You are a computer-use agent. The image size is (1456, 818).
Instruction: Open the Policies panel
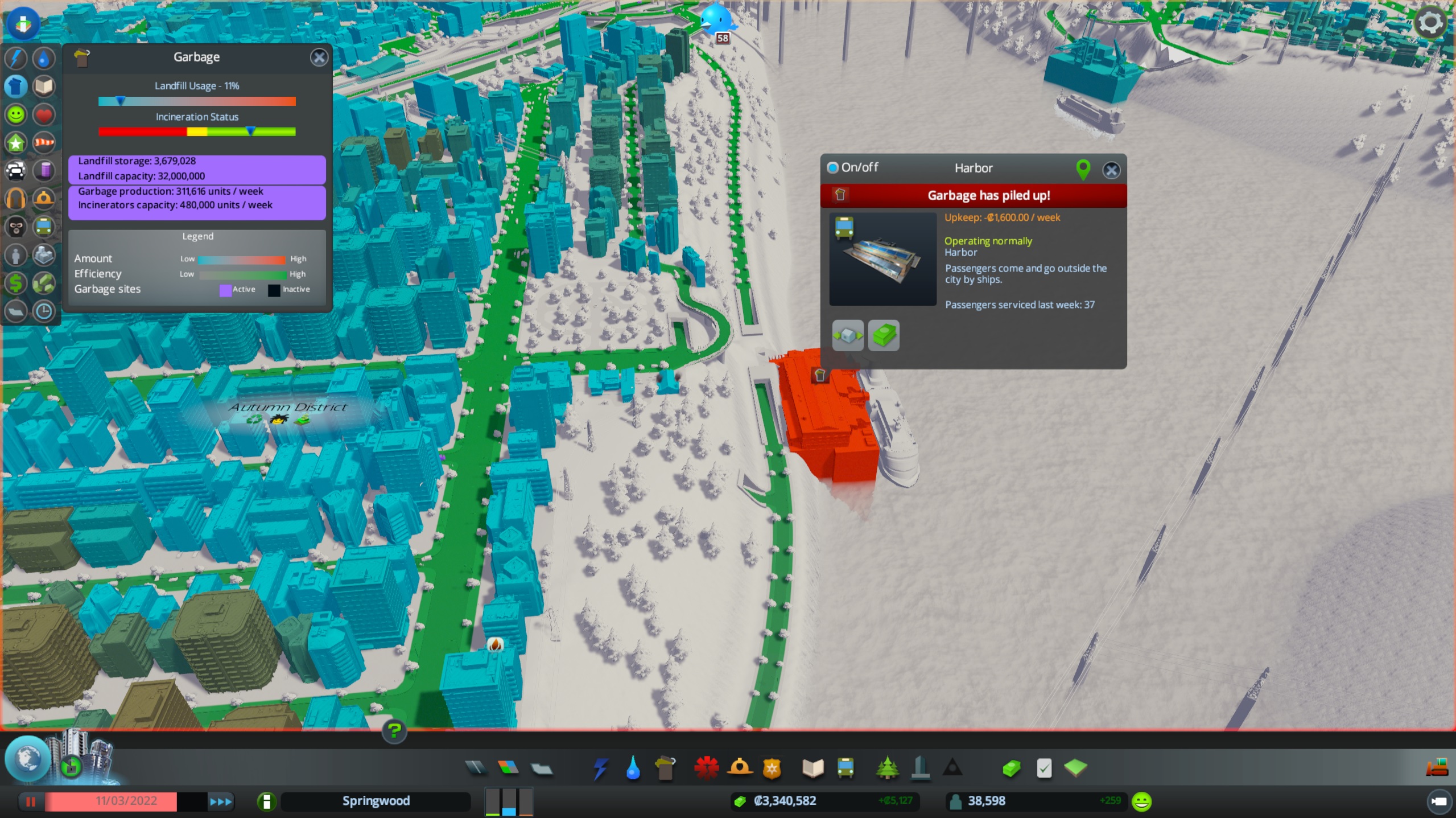1044,768
